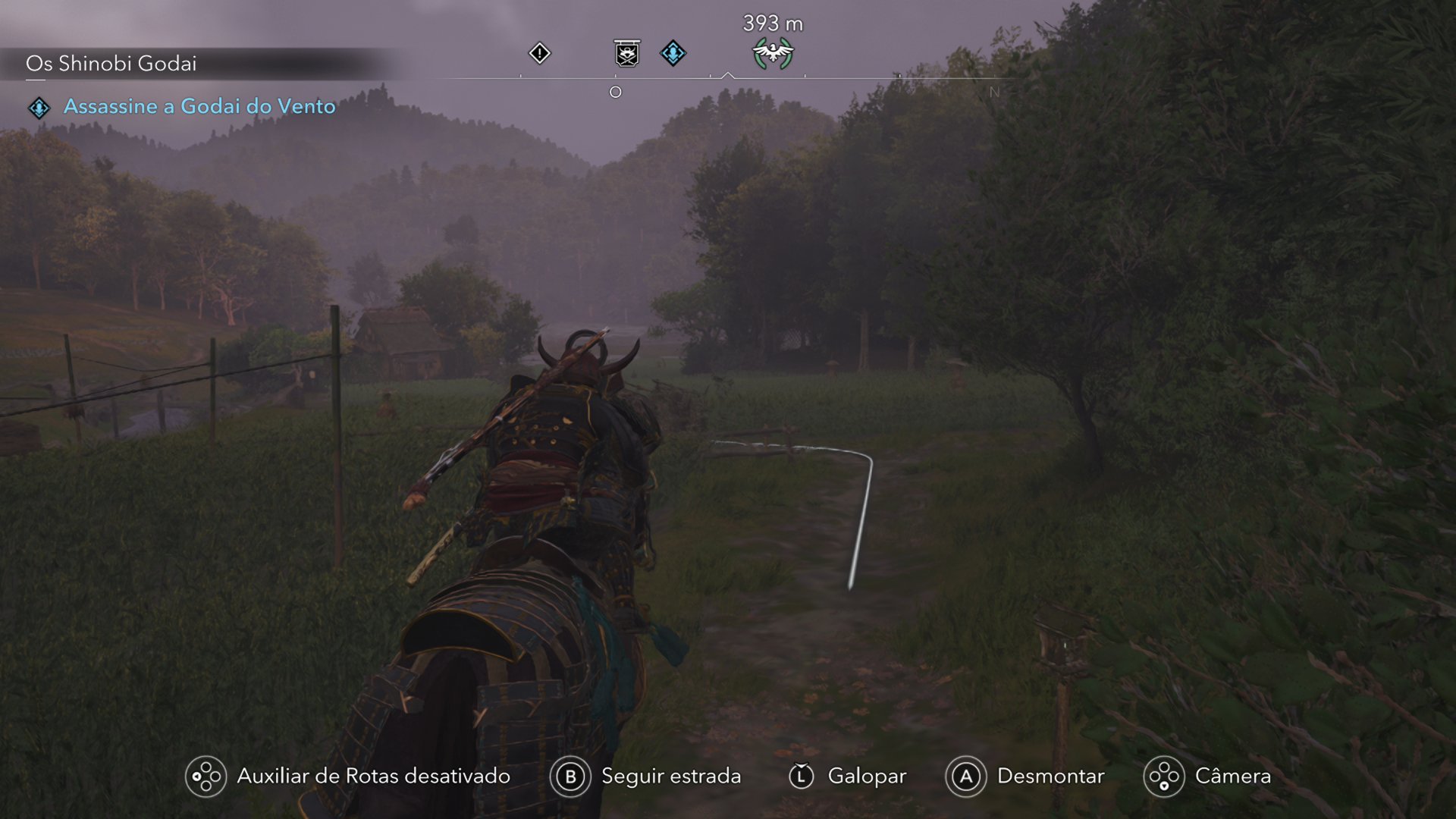Image resolution: width=1456 pixels, height=819 pixels.
Task: Expand the 393 m distance marker
Action: point(771,23)
